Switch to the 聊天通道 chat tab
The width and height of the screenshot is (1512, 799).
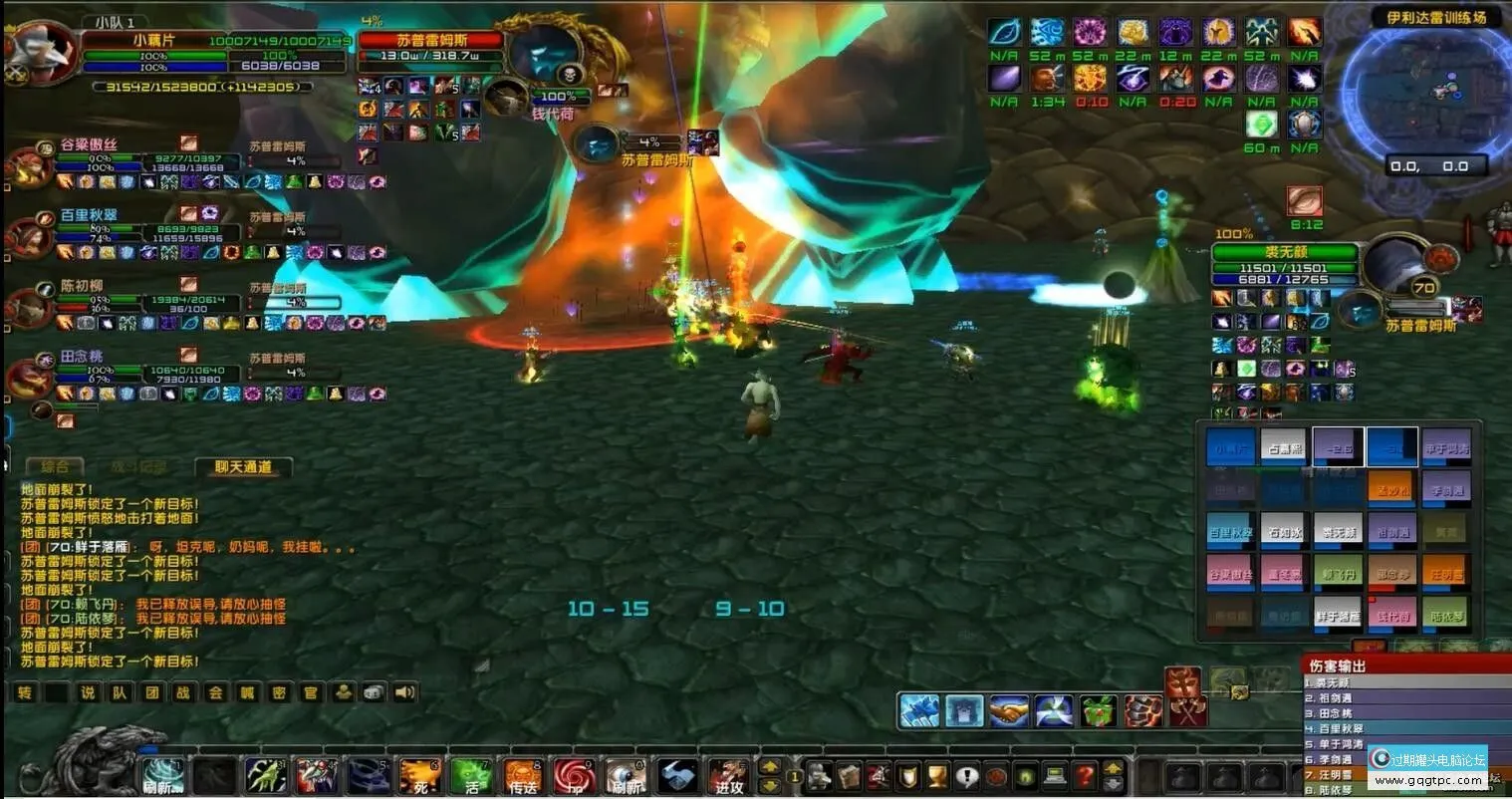[243, 466]
